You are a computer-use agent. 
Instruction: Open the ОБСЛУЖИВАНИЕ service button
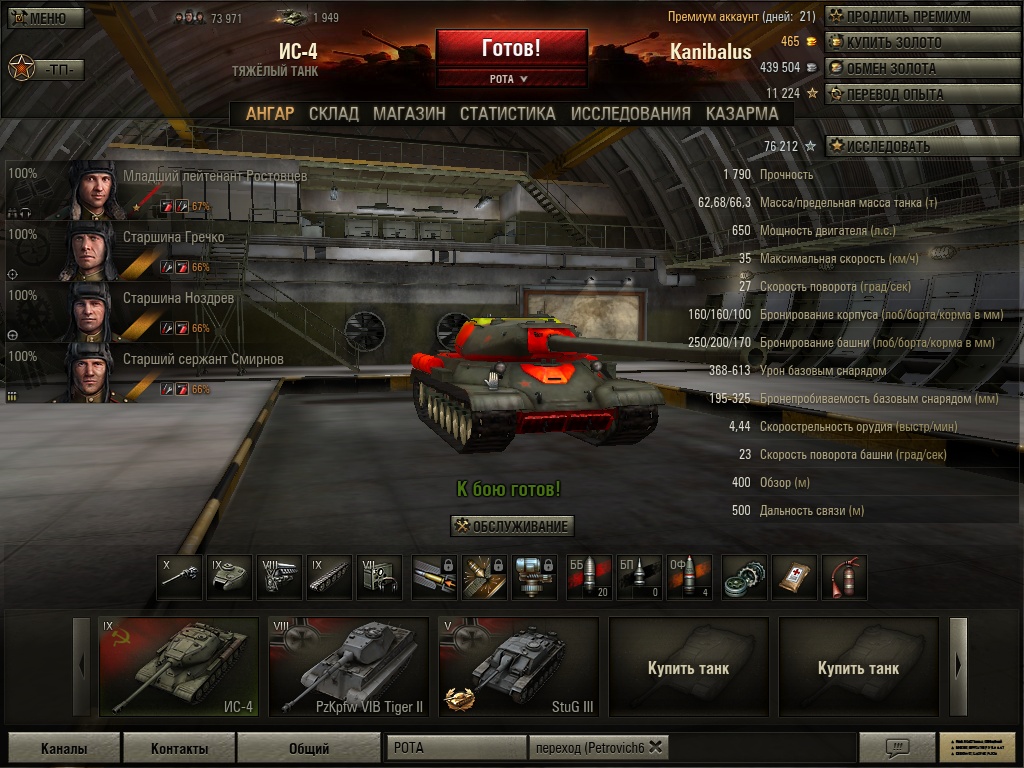point(512,526)
